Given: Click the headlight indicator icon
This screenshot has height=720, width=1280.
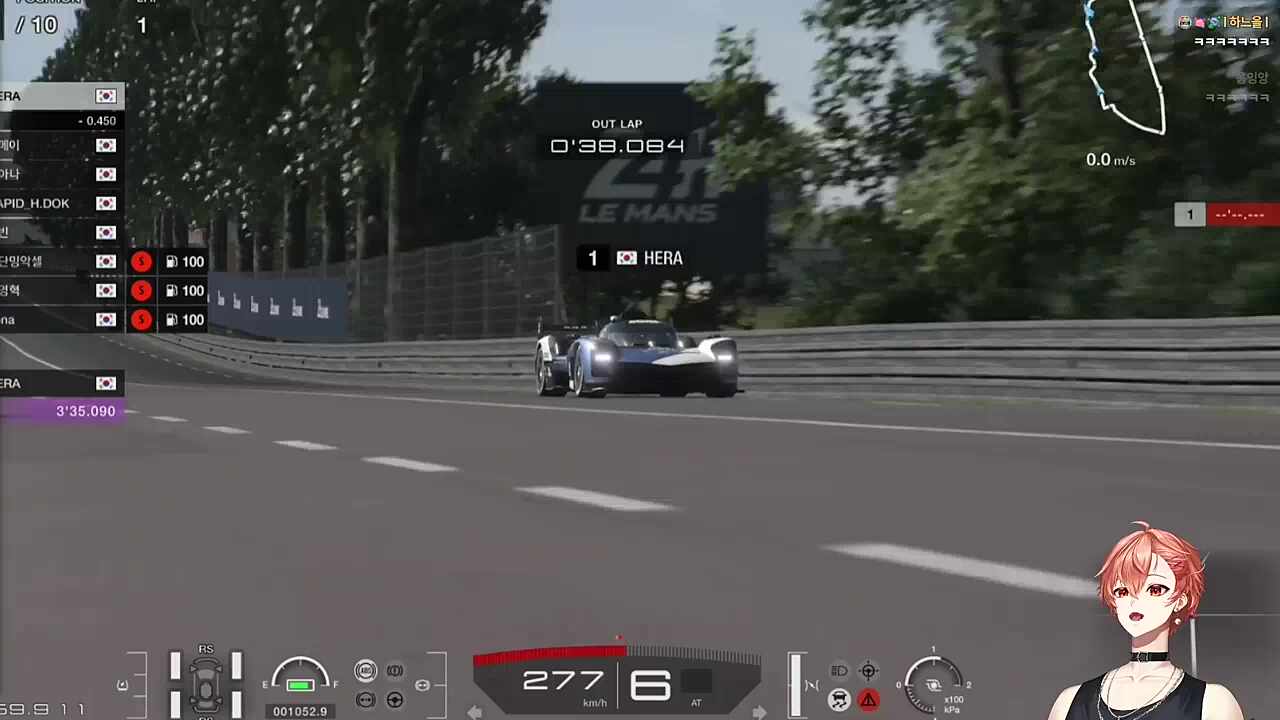Looking at the screenshot, I should (x=840, y=671).
